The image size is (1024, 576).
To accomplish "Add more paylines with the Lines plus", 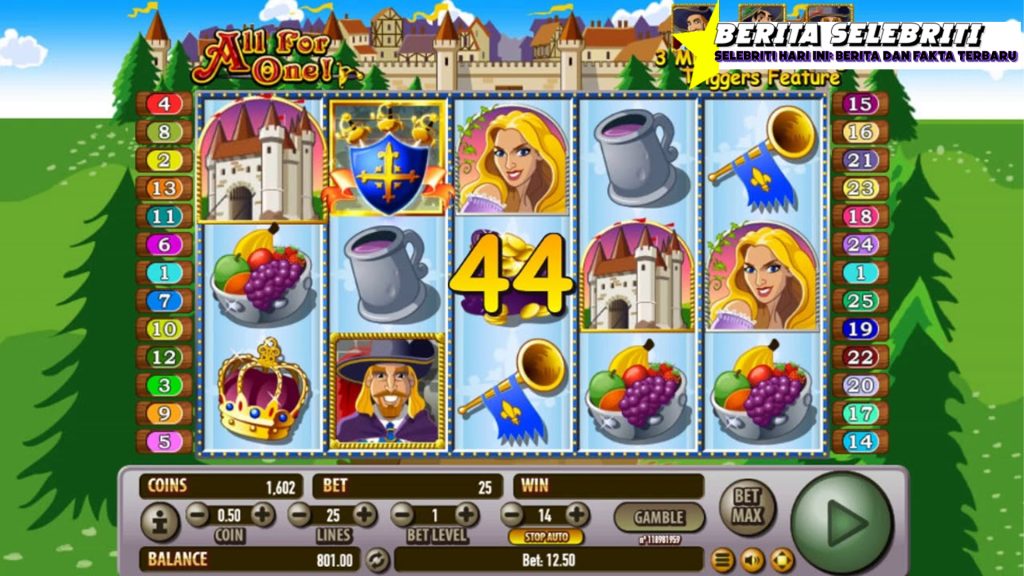I will (365, 515).
